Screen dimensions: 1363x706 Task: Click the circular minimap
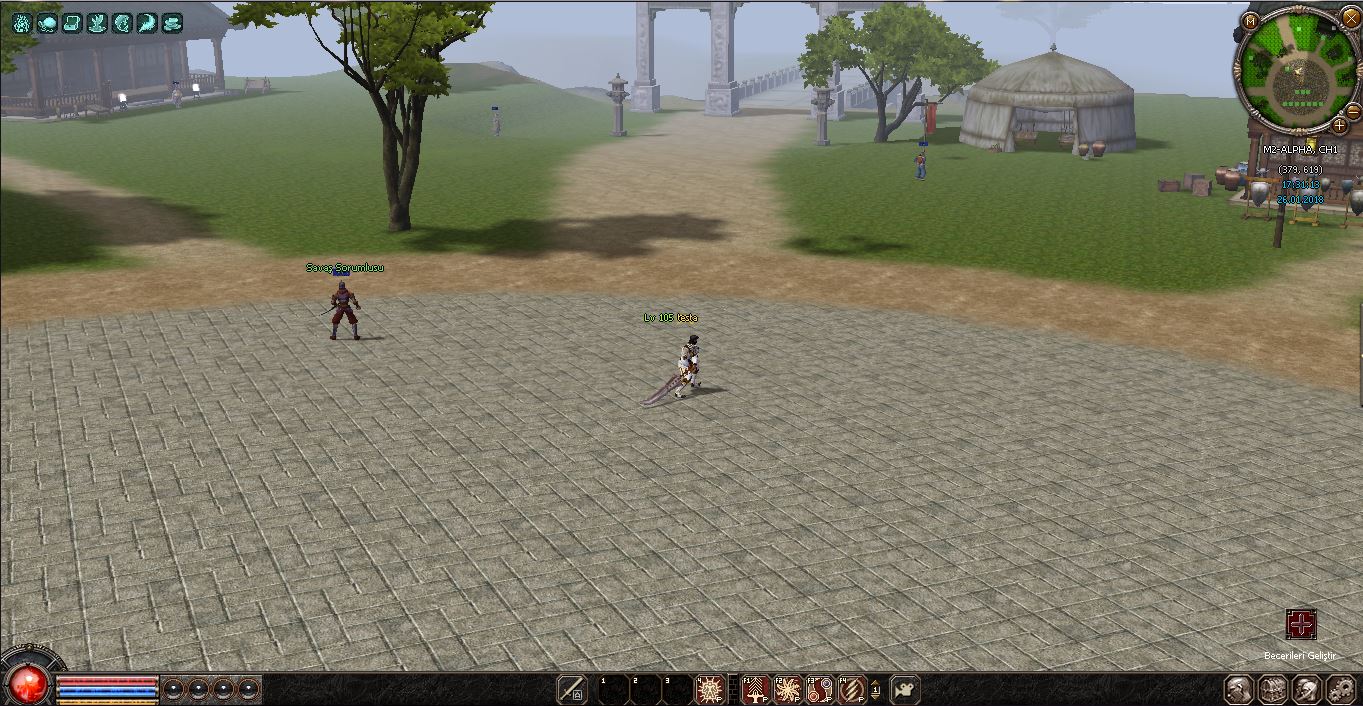tap(1297, 70)
